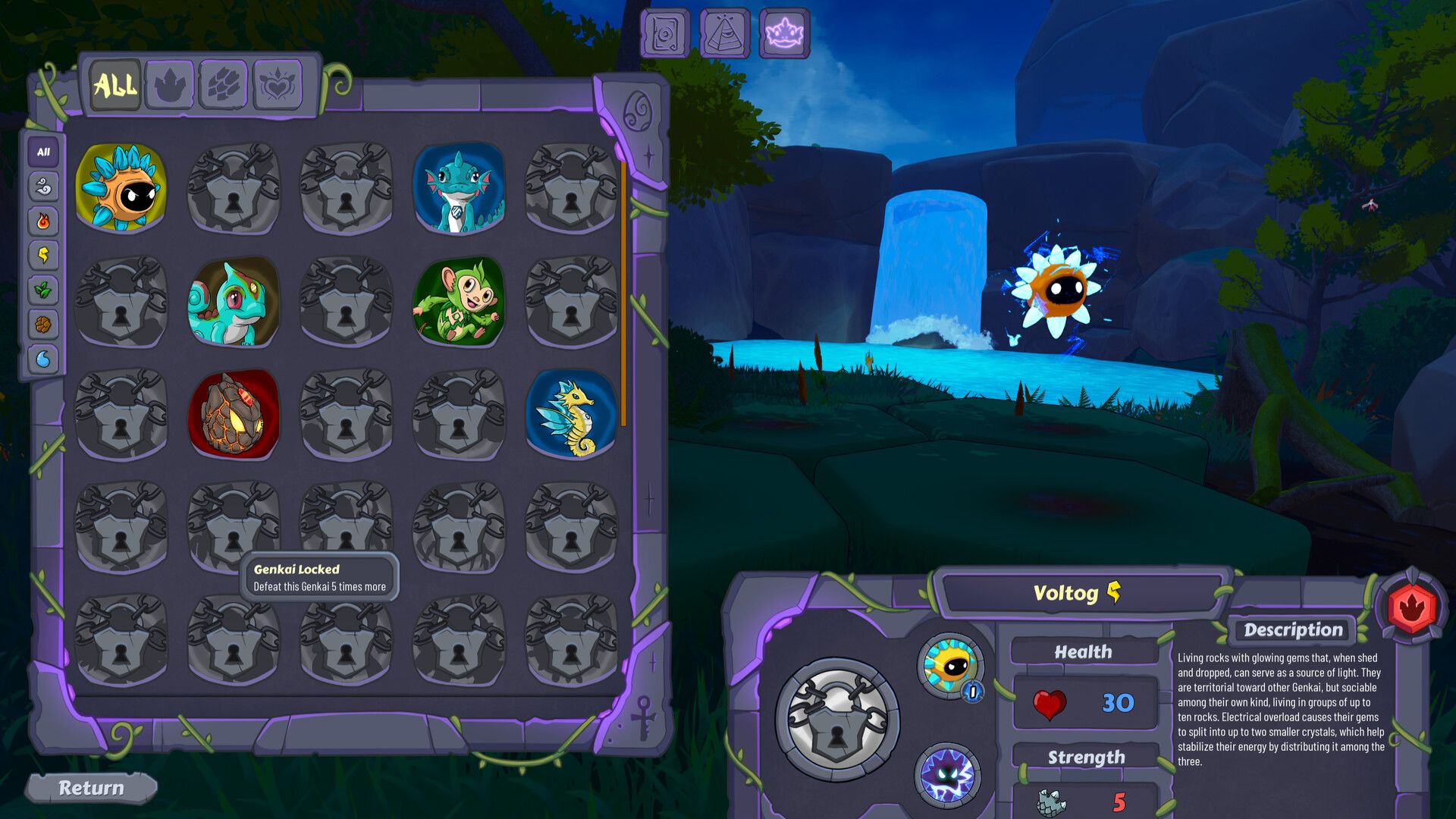This screenshot has height=819, width=1456.
Task: Pick the blue lizard Genkai portrait
Action: click(x=459, y=188)
